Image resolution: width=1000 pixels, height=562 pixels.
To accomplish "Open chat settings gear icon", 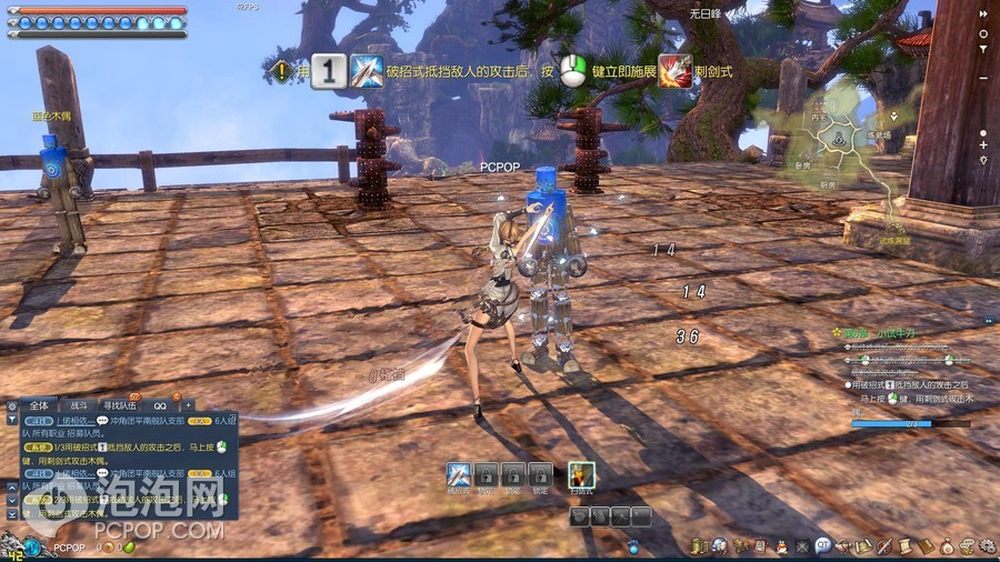I will (x=11, y=406).
